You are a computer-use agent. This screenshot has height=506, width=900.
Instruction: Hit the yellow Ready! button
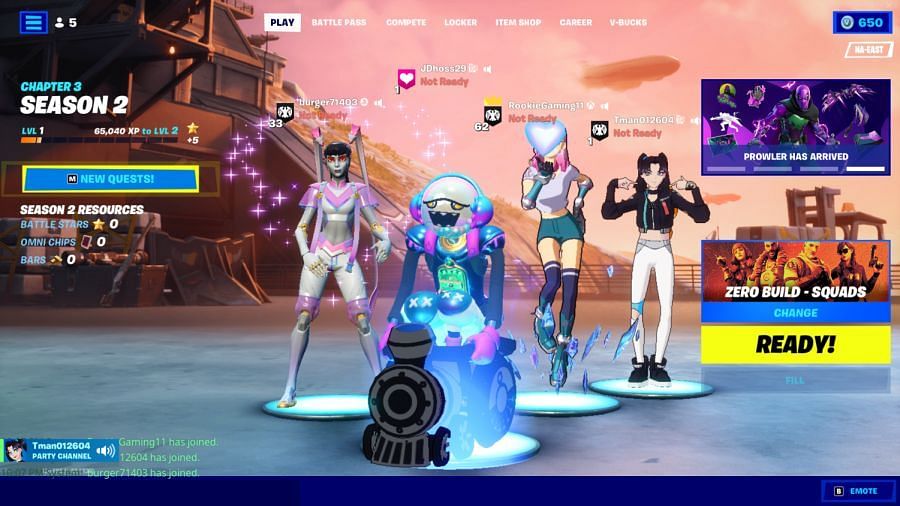795,345
